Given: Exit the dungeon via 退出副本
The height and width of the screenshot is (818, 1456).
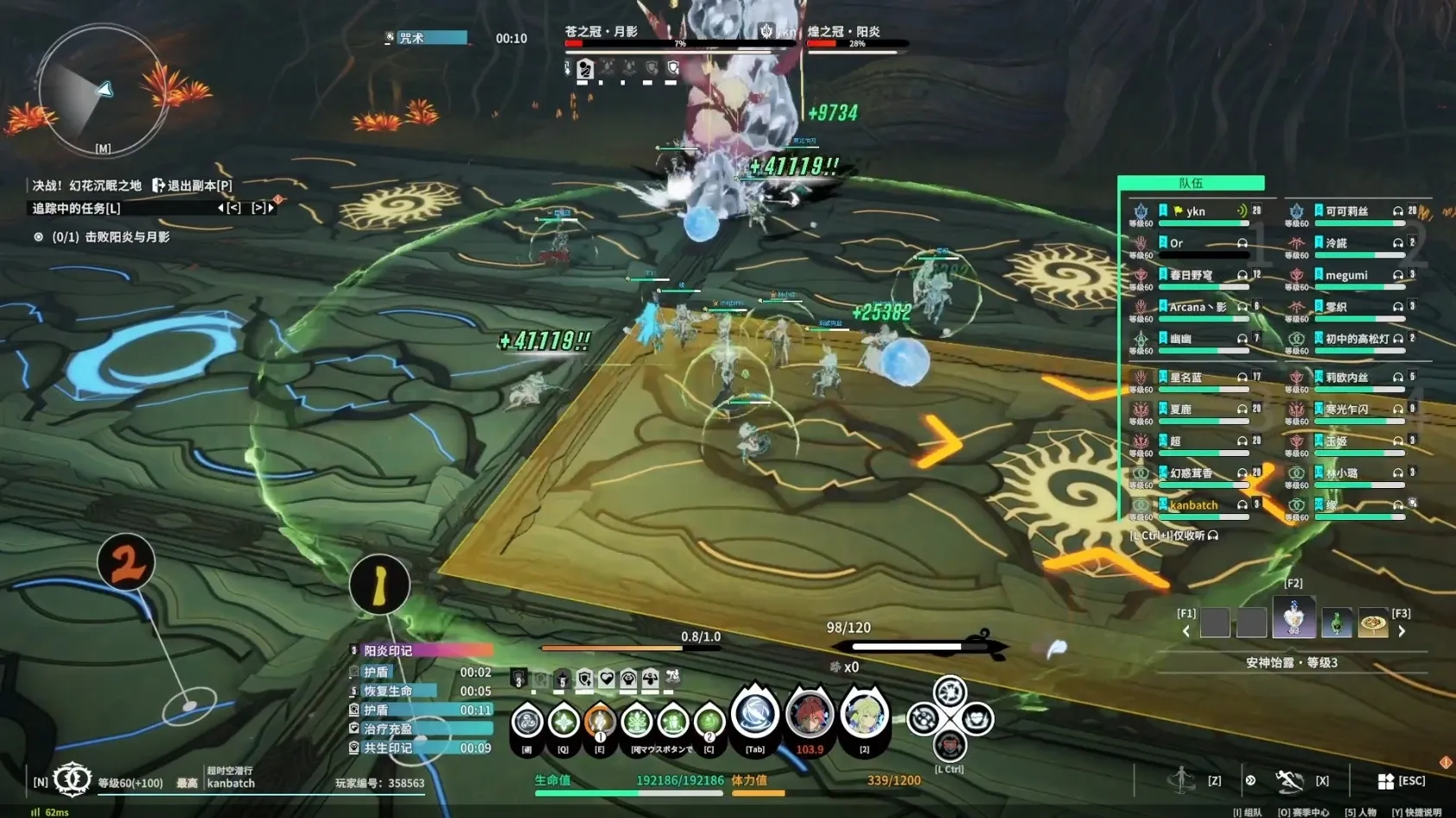Looking at the screenshot, I should pos(193,186).
